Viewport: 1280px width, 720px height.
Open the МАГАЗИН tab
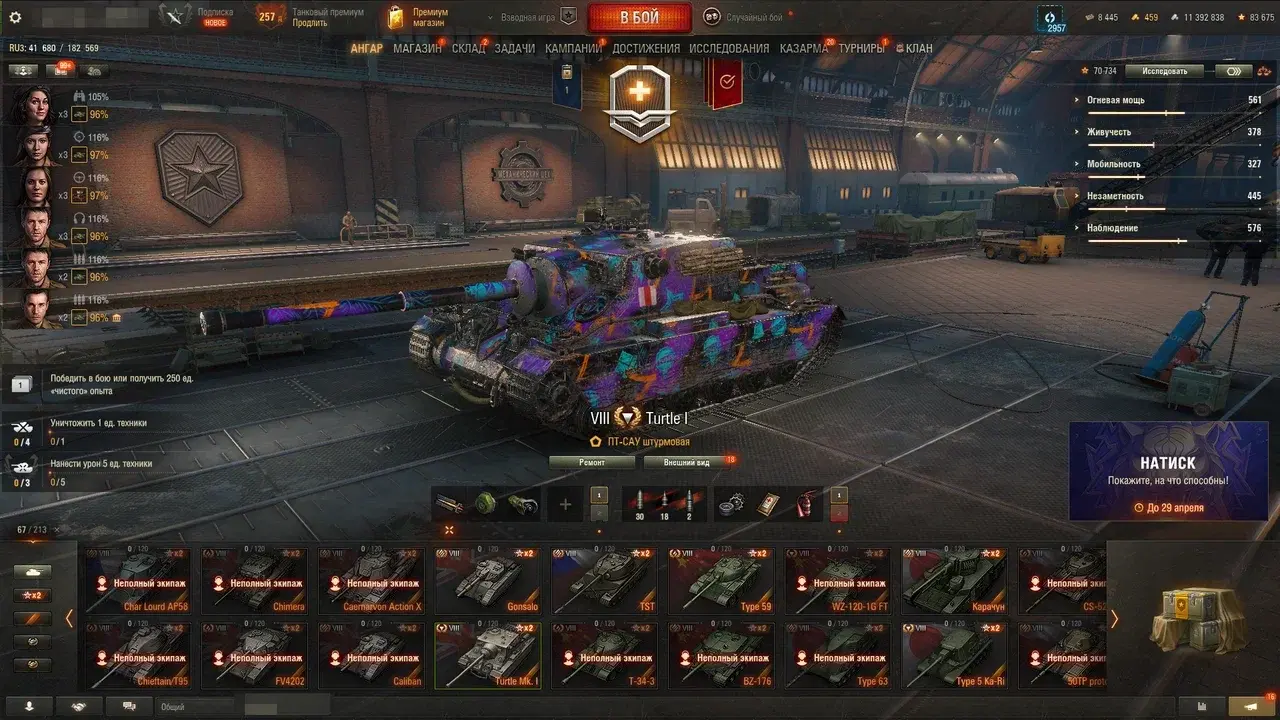tap(417, 48)
